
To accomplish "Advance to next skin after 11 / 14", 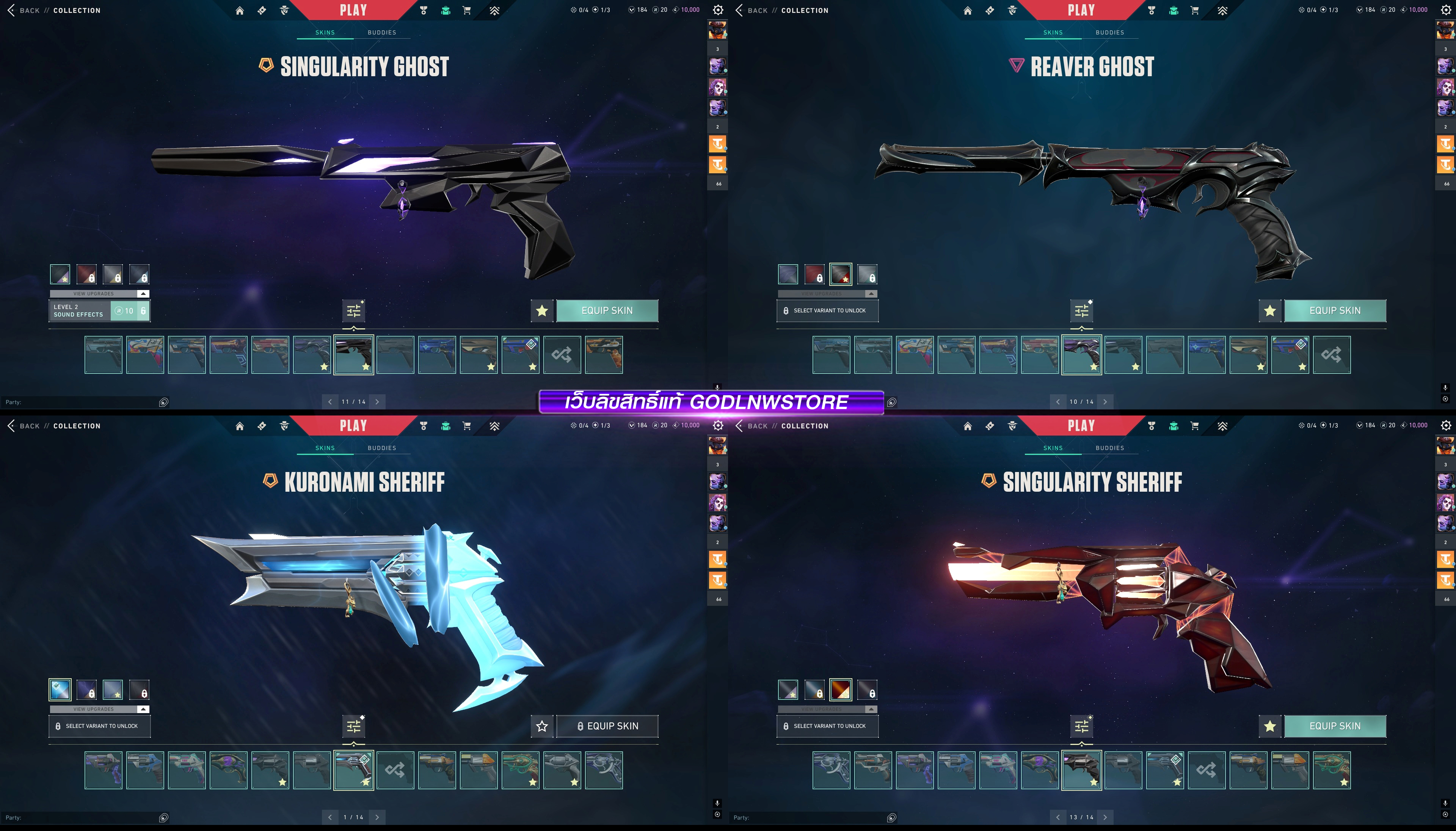I will [377, 402].
